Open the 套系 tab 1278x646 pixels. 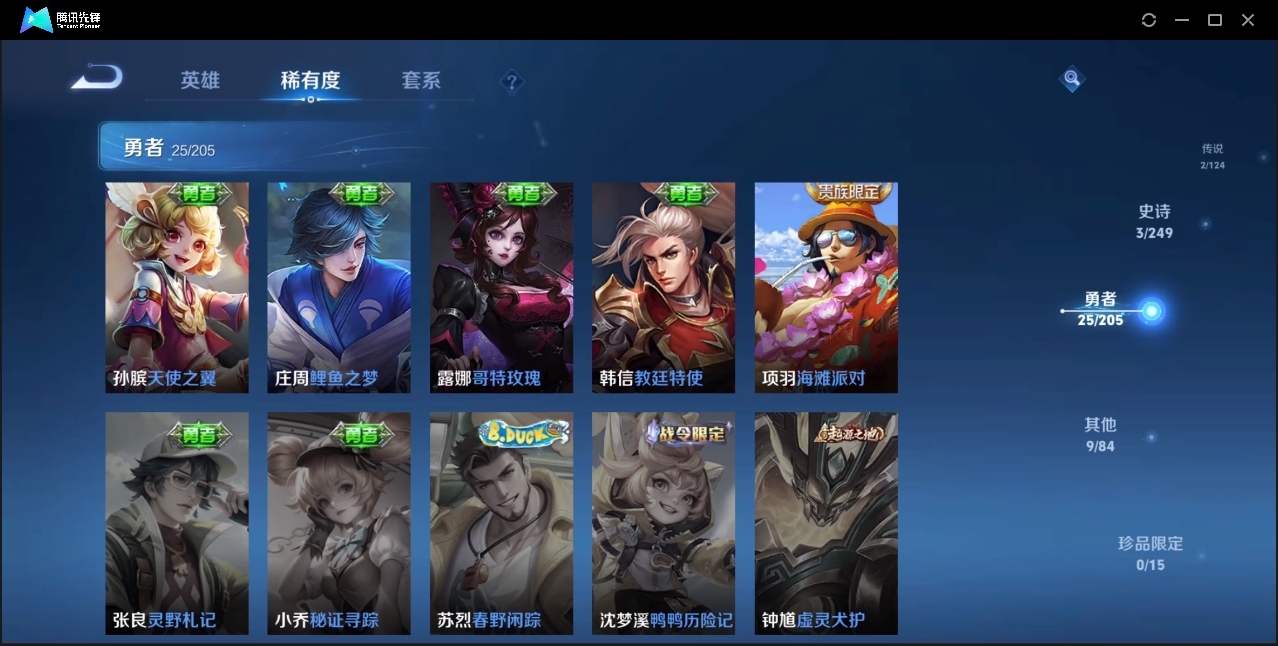tap(421, 80)
